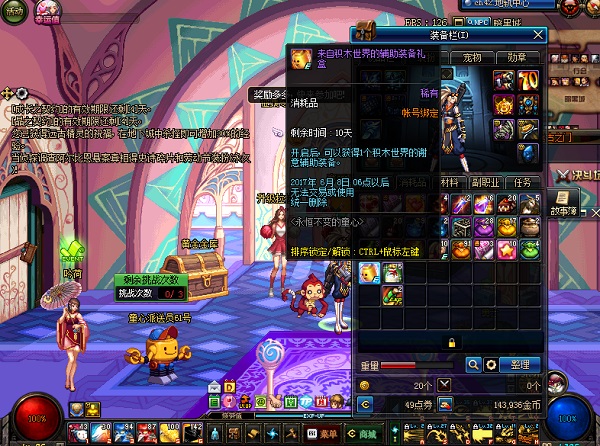Switch to the 勋章 (Medal) tab
Viewport: 600px width, 446px height.
[515, 58]
